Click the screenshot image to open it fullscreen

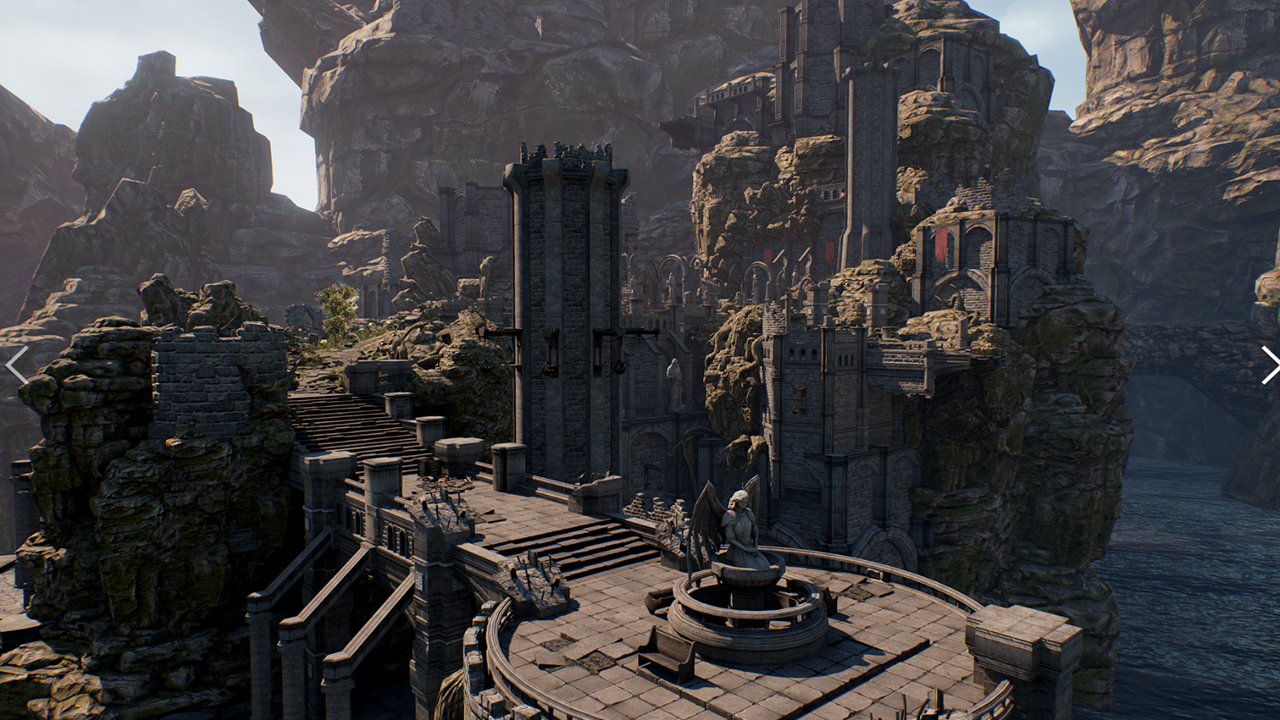click(x=640, y=360)
